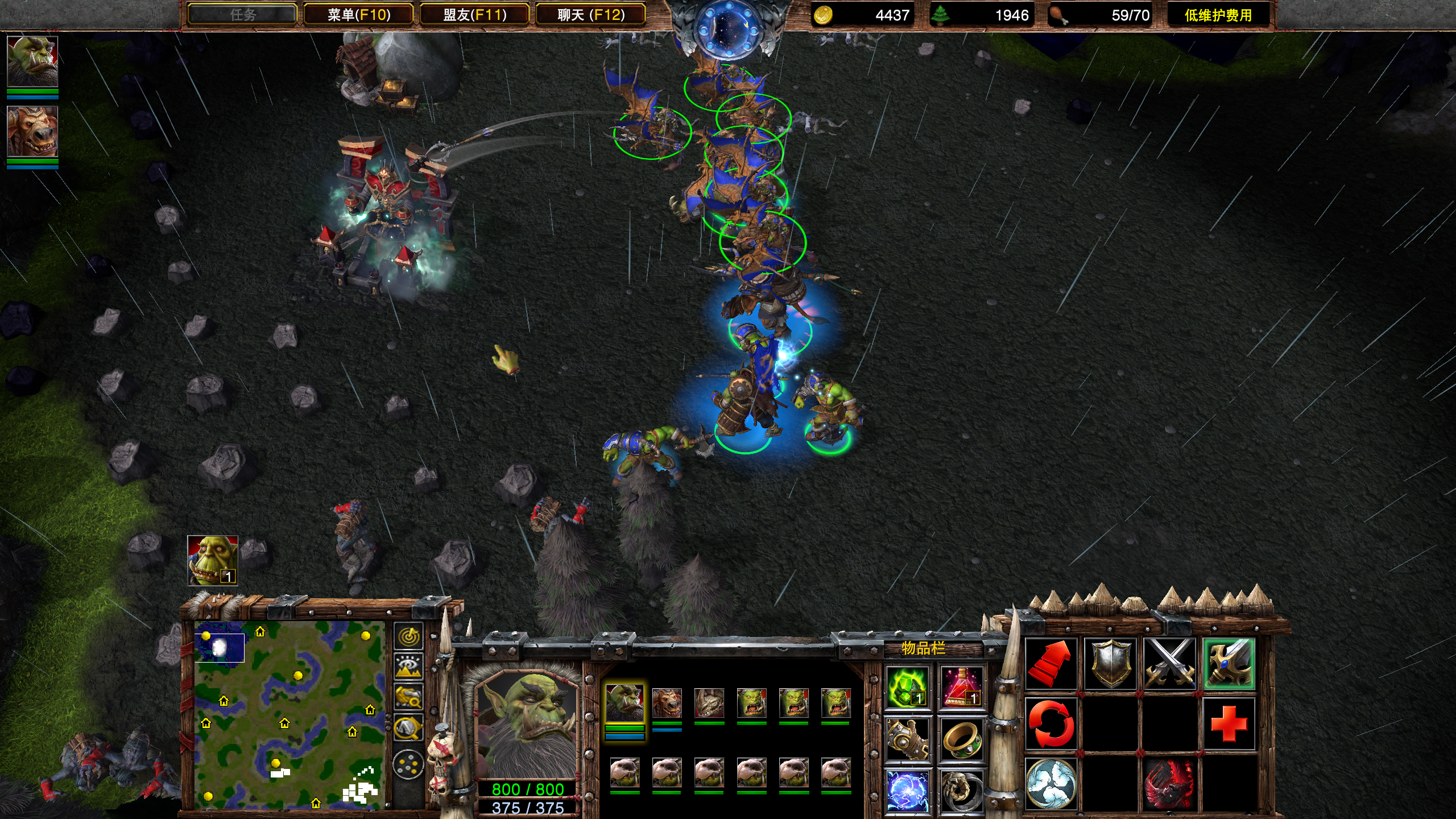1456x819 pixels.
Task: Open the 盟友 (F11) allies panel
Action: tap(474, 15)
